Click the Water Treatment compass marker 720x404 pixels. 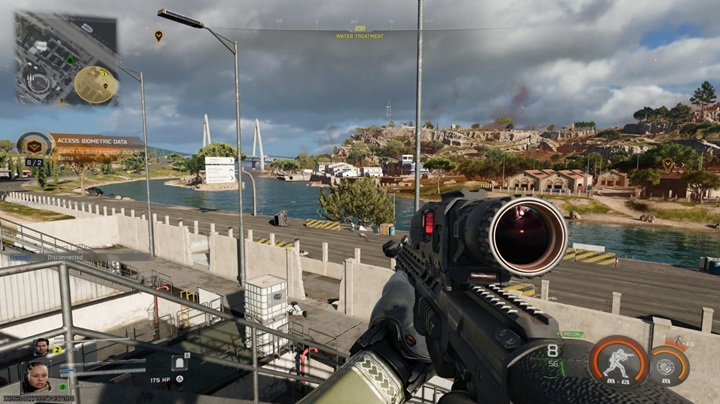click(359, 32)
